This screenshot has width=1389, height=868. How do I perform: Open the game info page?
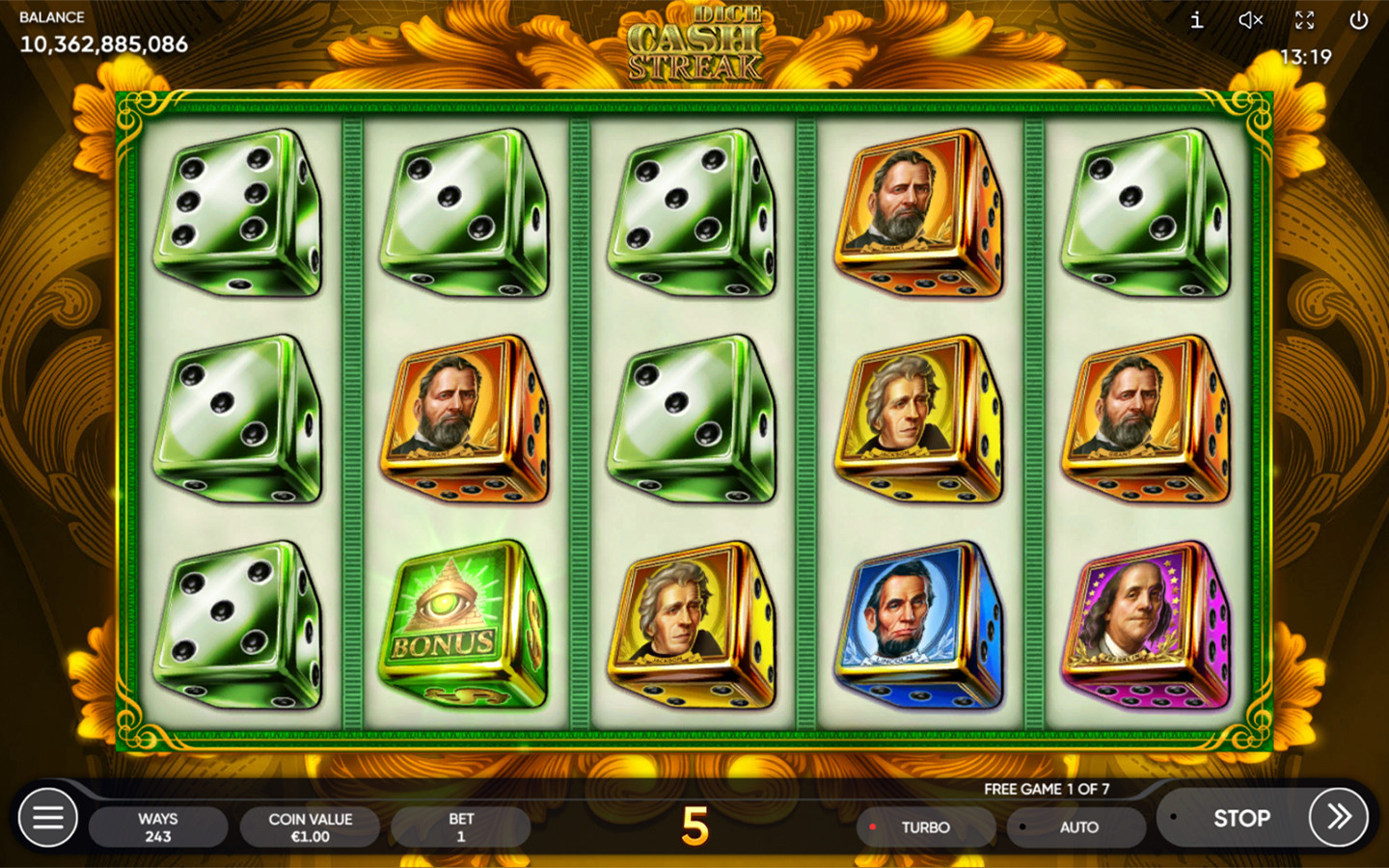(1196, 20)
